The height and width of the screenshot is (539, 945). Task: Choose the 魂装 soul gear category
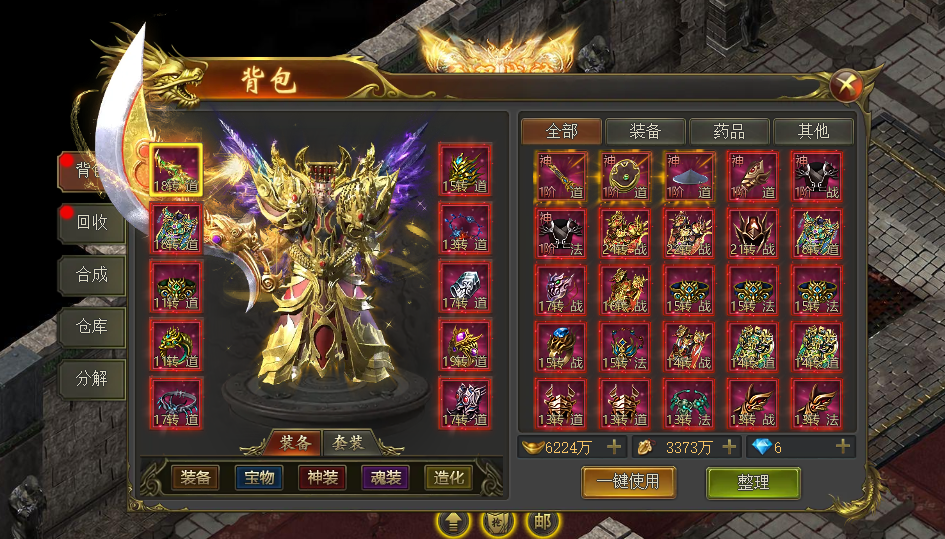(385, 478)
